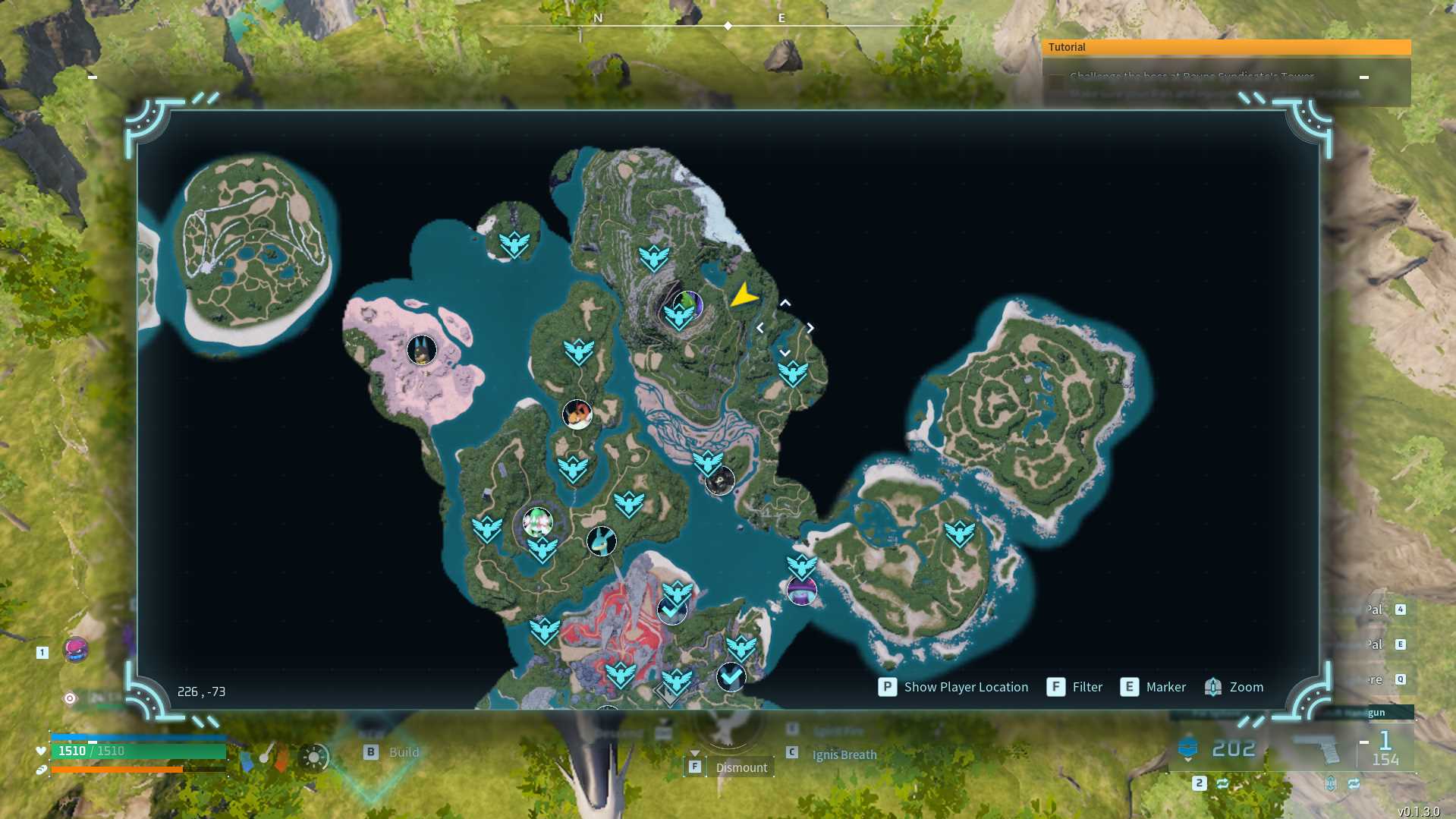Open the Marker placement option
This screenshot has width=1456, height=819.
[x=1153, y=687]
